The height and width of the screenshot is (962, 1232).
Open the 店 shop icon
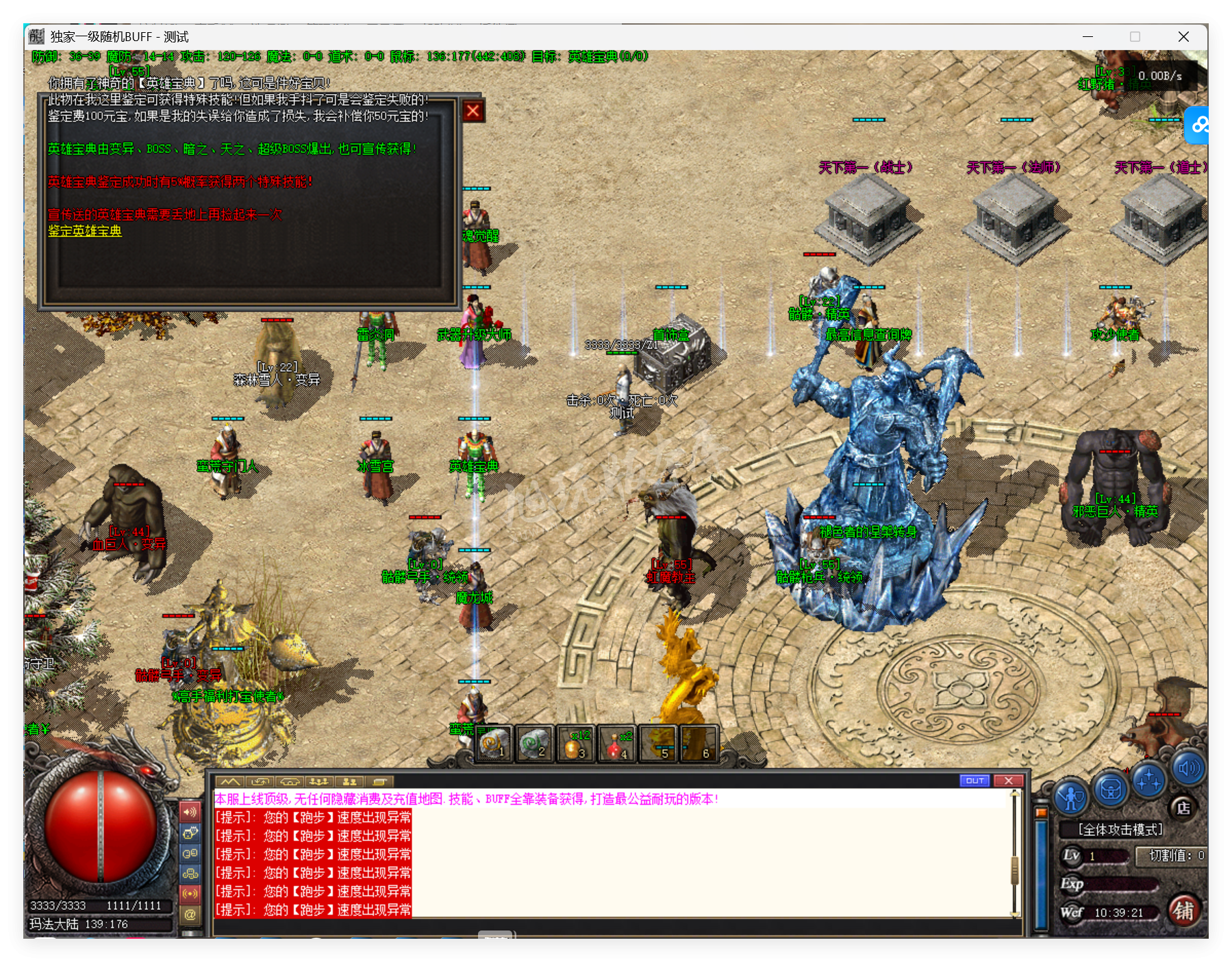click(x=1184, y=809)
